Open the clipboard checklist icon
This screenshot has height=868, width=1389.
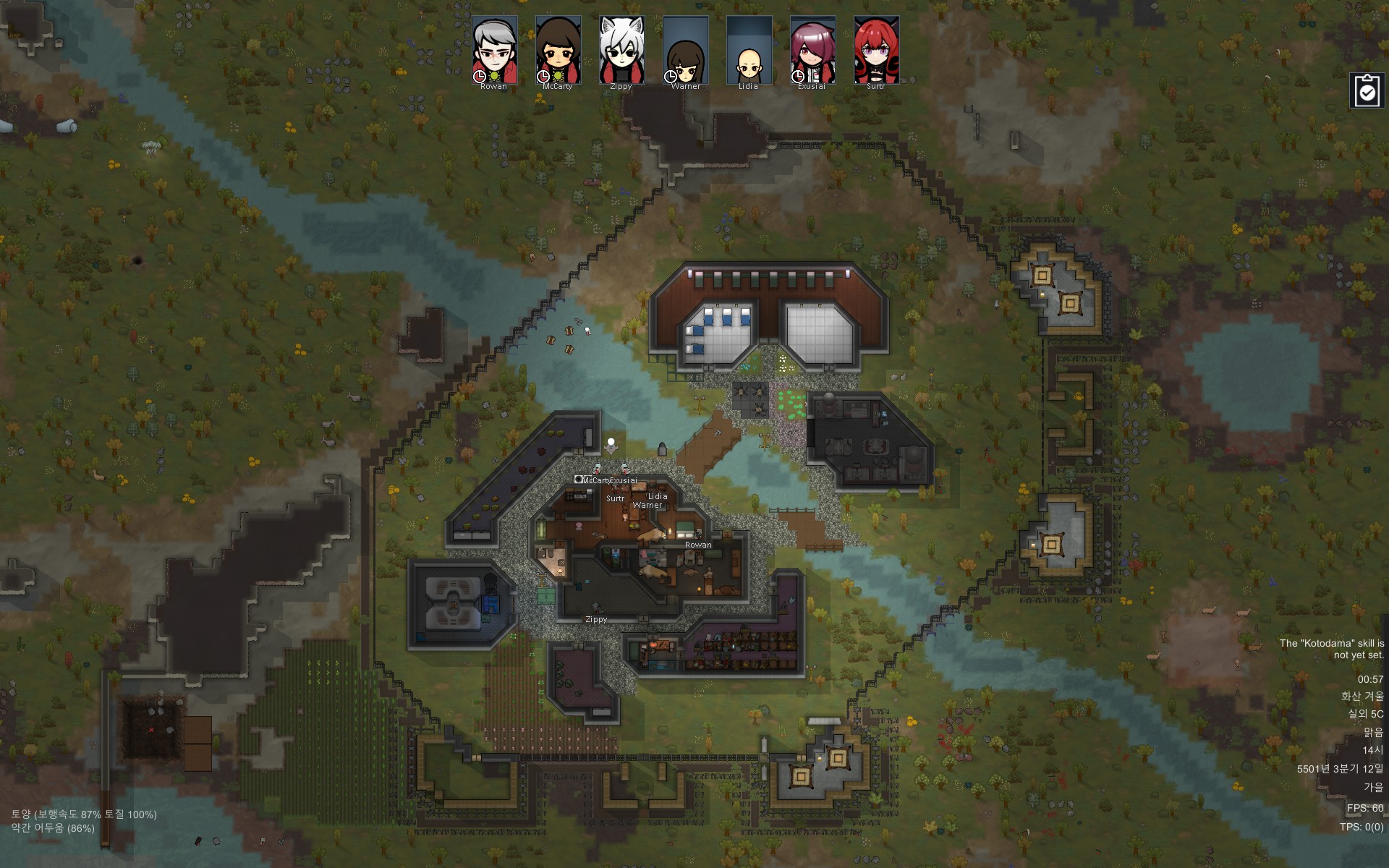(x=1367, y=91)
